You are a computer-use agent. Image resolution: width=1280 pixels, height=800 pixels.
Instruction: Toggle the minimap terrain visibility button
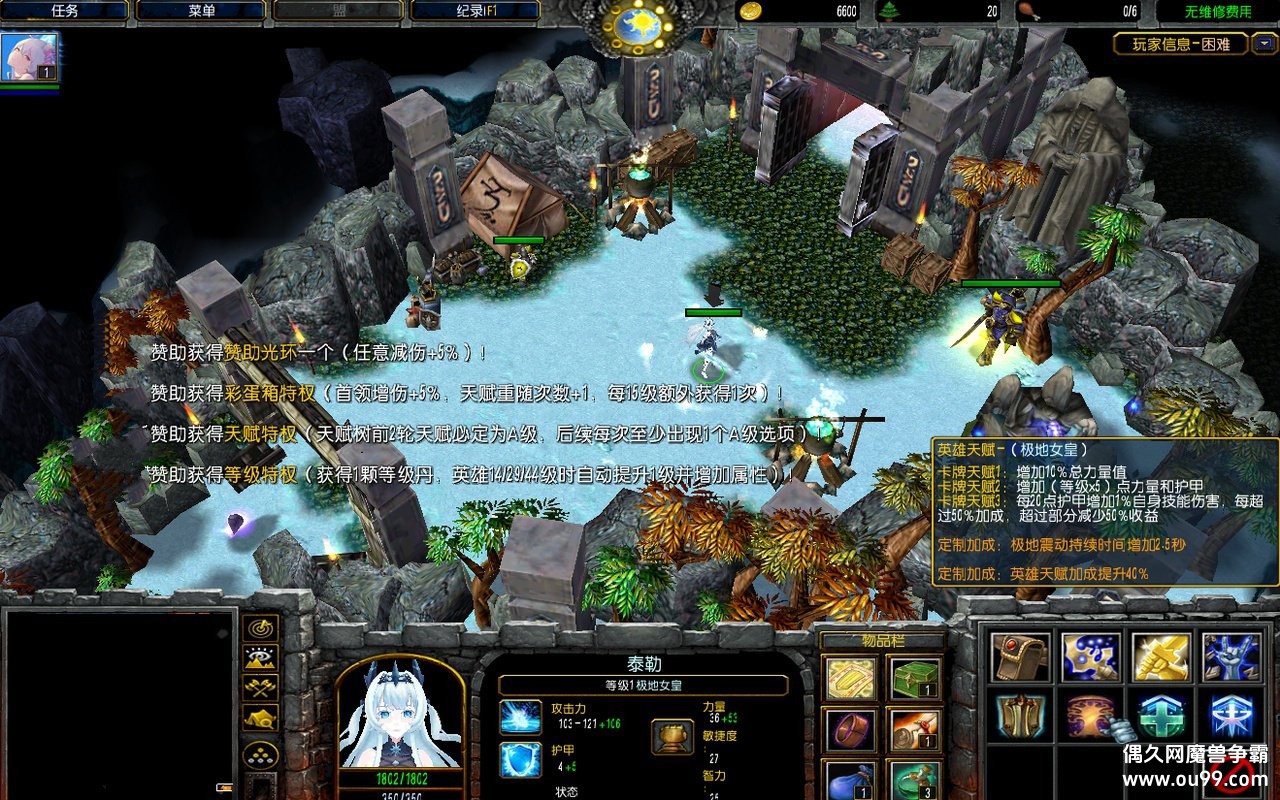click(261, 658)
